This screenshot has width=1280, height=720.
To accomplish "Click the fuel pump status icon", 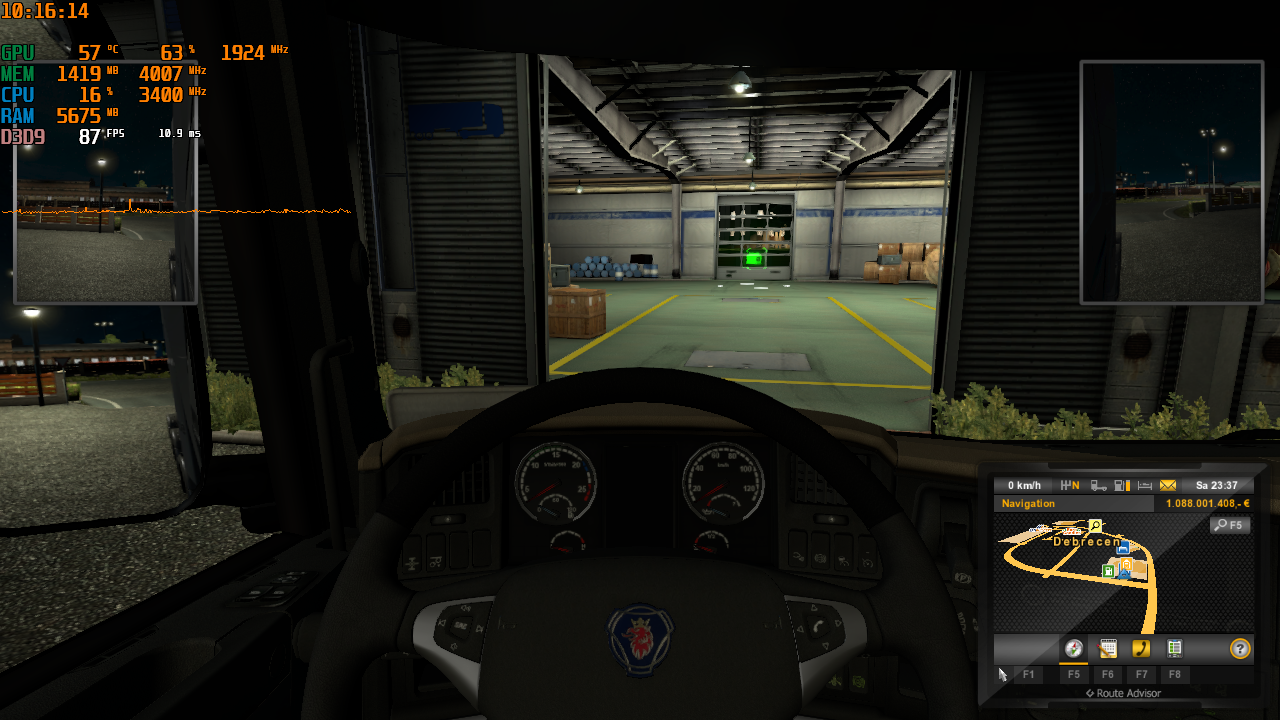I will coord(1121,485).
